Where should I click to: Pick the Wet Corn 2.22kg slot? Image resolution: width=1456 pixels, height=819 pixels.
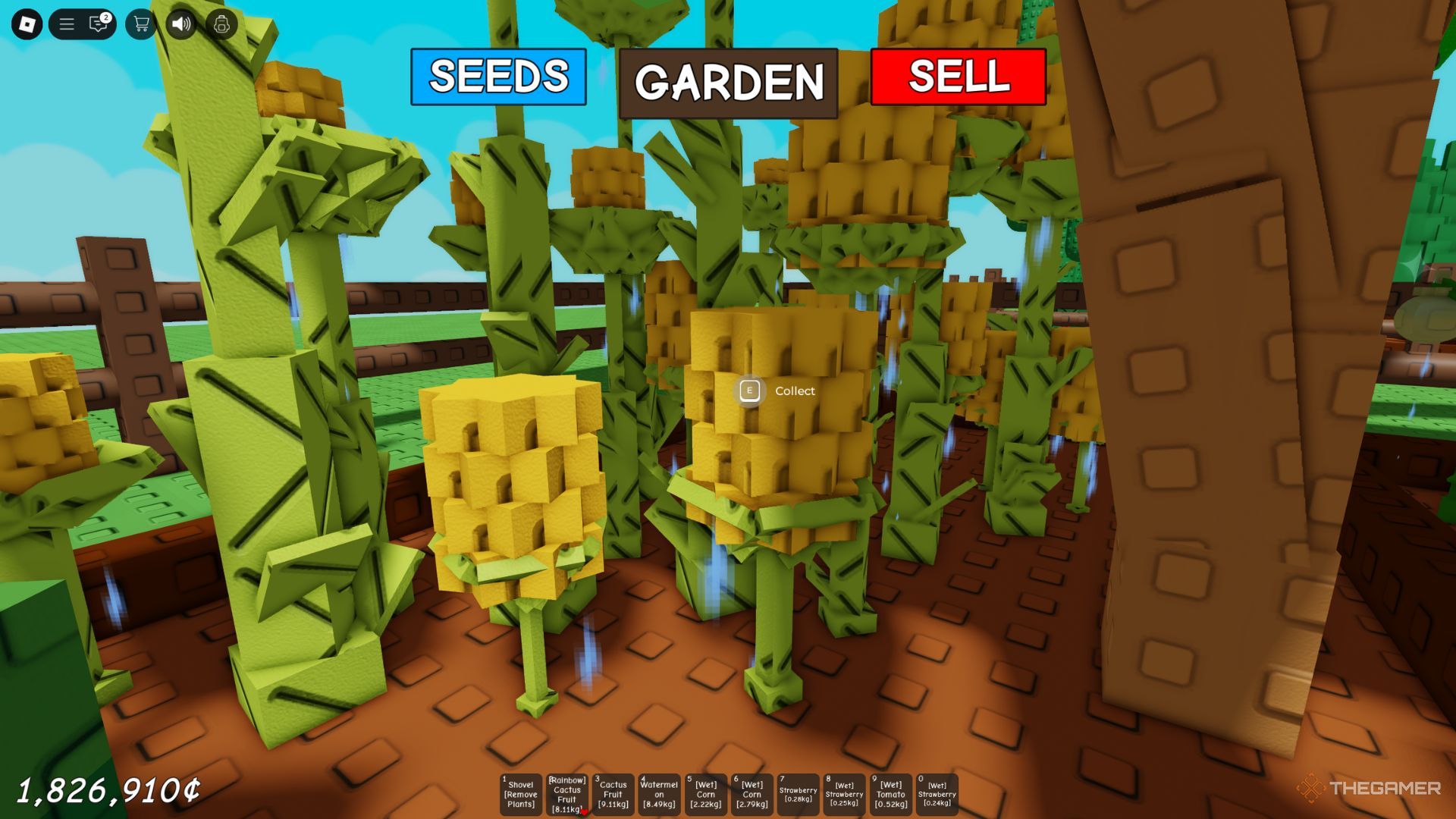pos(705,794)
